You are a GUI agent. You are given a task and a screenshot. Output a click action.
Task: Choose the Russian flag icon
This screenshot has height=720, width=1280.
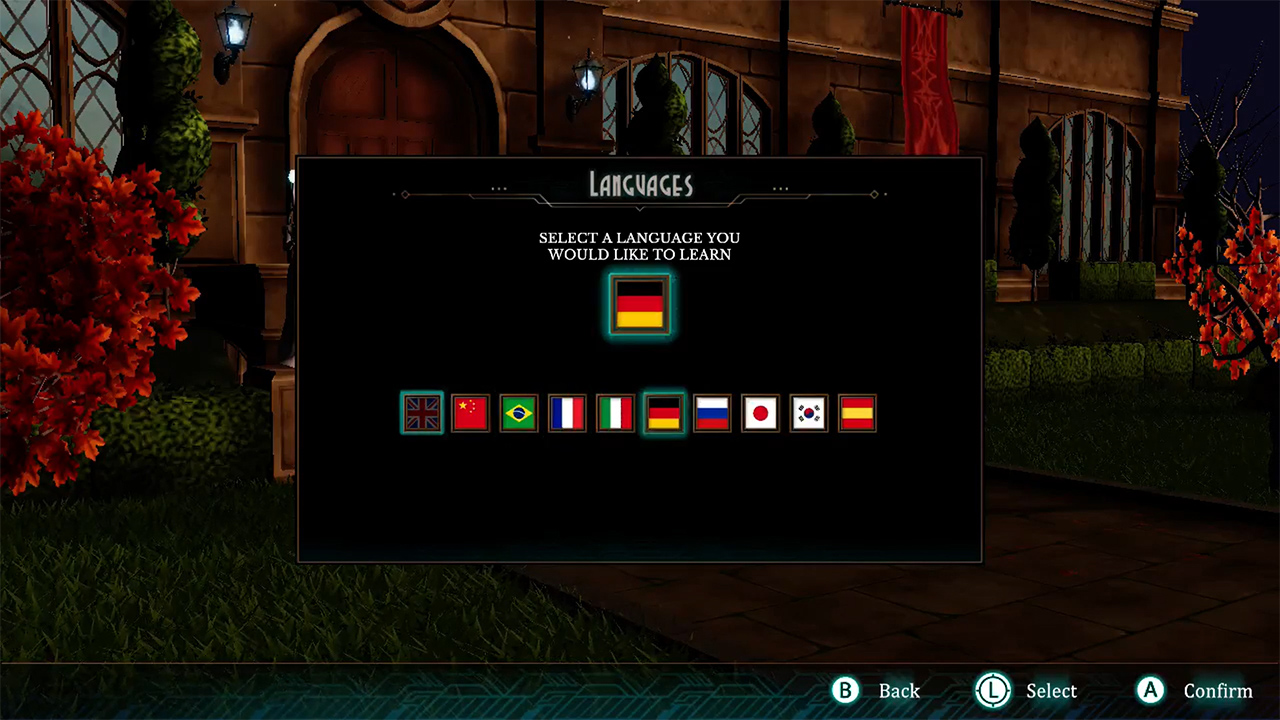point(711,413)
